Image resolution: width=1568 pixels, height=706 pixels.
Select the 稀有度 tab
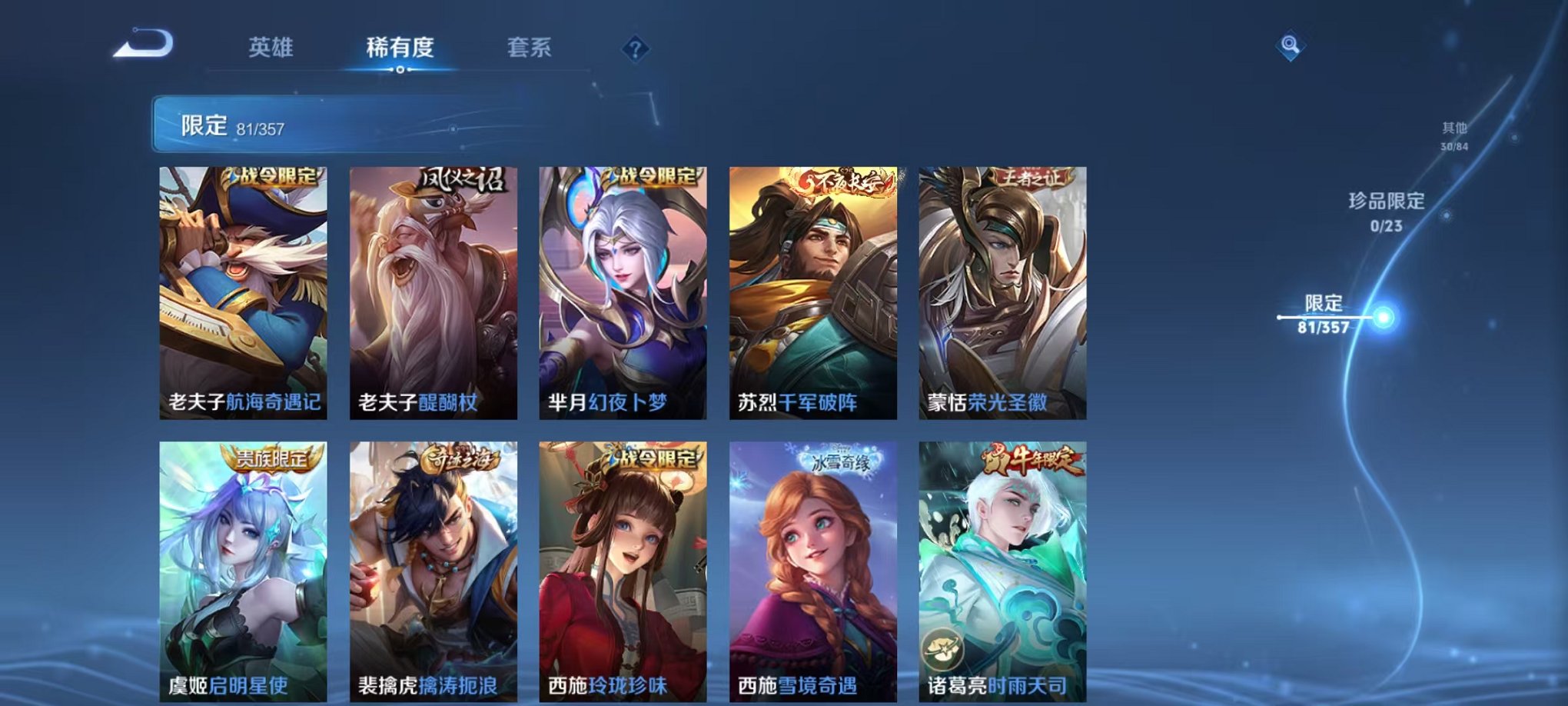pos(399,46)
